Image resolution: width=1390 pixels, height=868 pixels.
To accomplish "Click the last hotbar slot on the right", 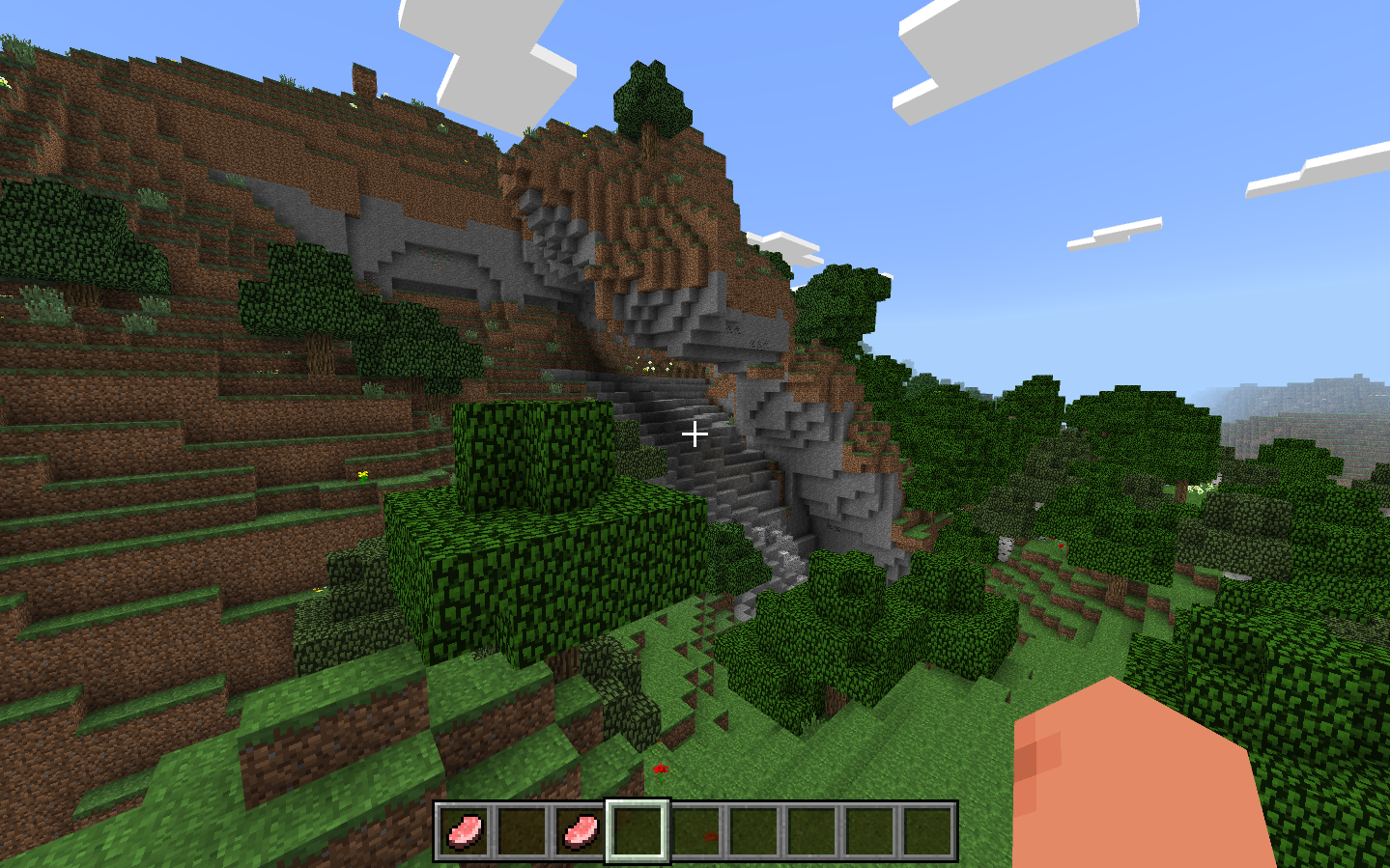I will pyautogui.click(x=925, y=830).
